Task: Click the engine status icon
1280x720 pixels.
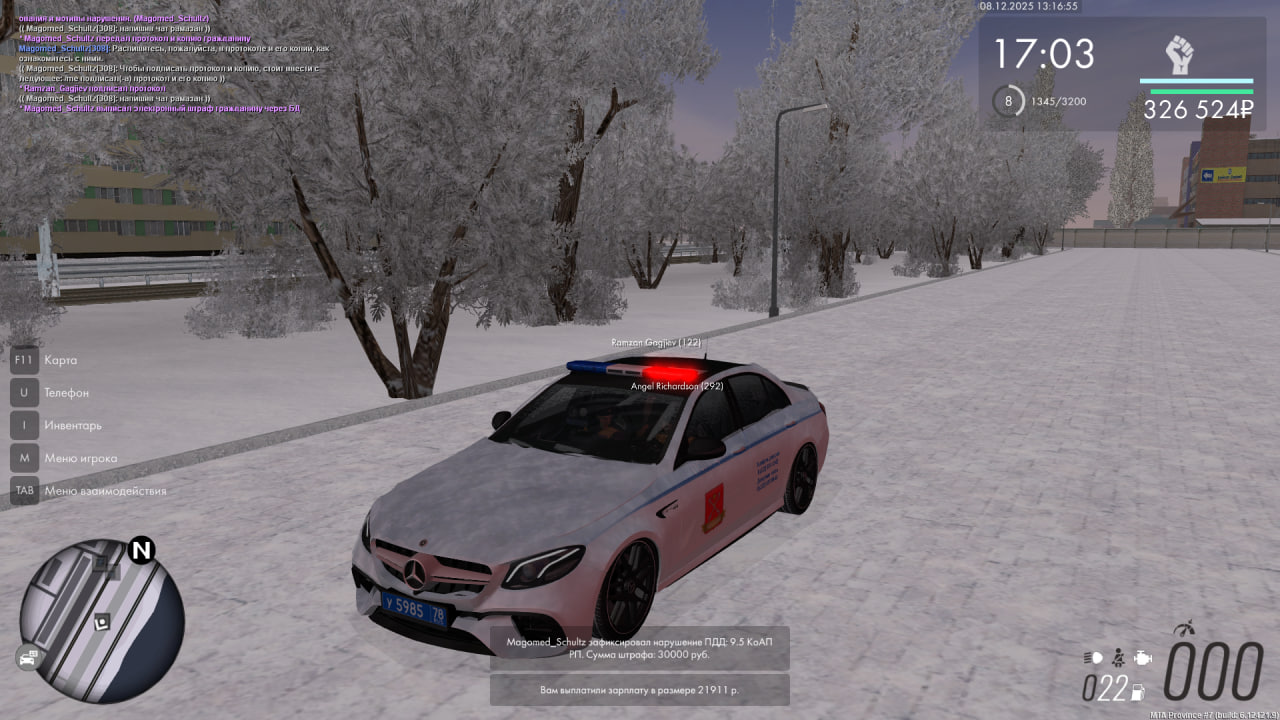Action: (x=1143, y=658)
